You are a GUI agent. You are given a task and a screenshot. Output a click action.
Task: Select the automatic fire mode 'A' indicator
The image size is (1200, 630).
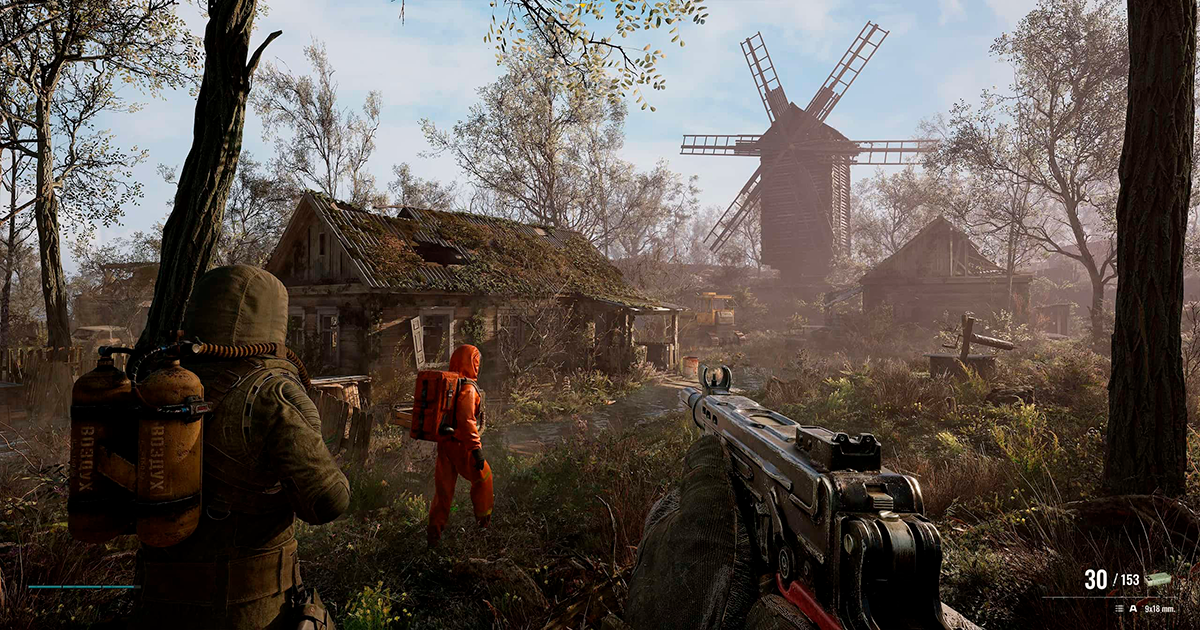point(1132,607)
